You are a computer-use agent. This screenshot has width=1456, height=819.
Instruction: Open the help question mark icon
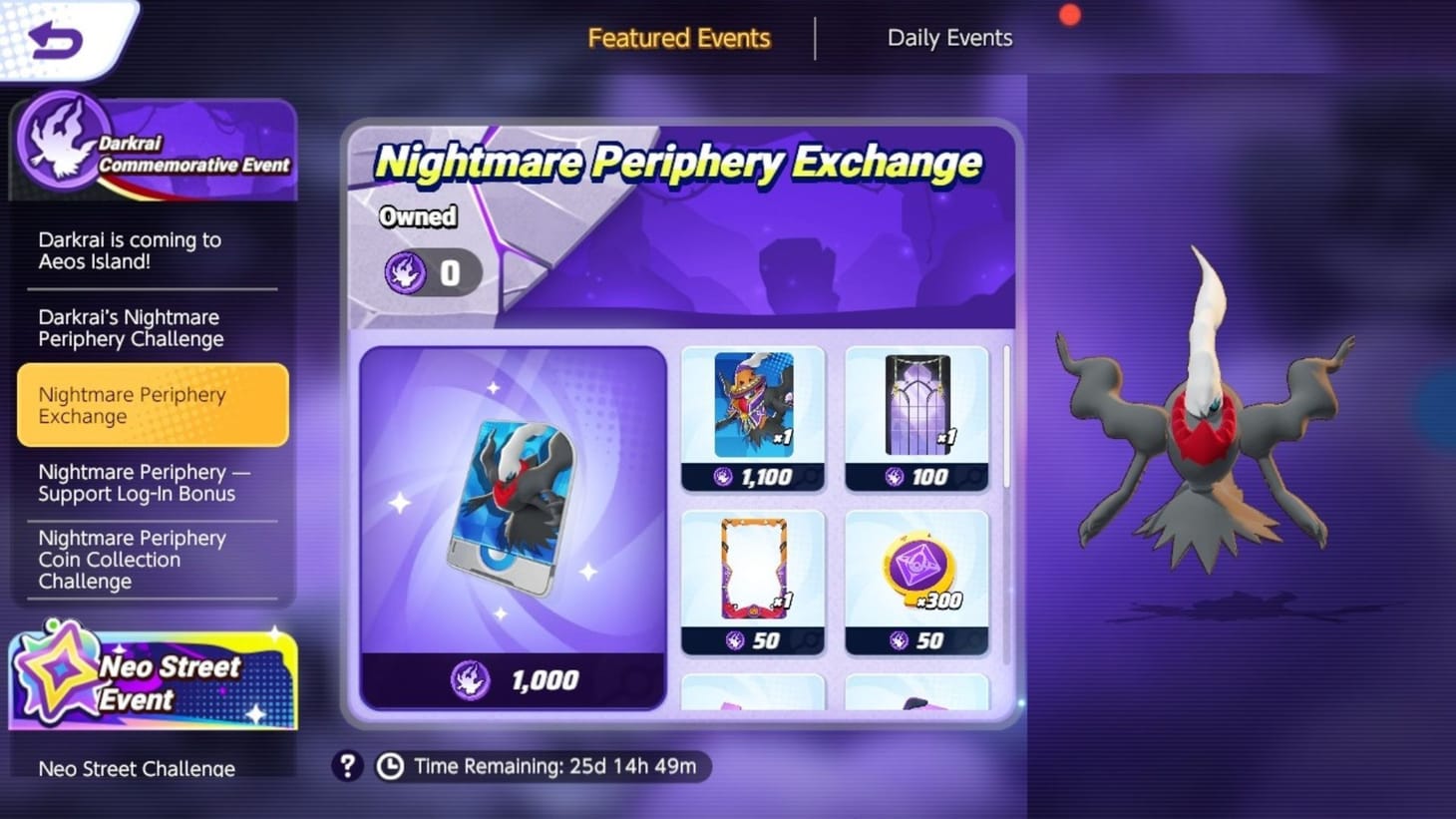click(x=347, y=766)
